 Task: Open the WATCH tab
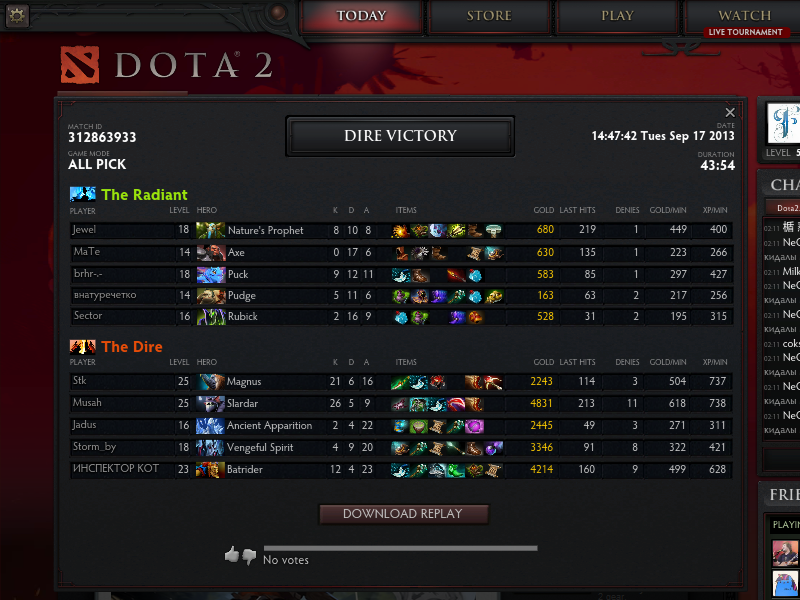[x=744, y=16]
